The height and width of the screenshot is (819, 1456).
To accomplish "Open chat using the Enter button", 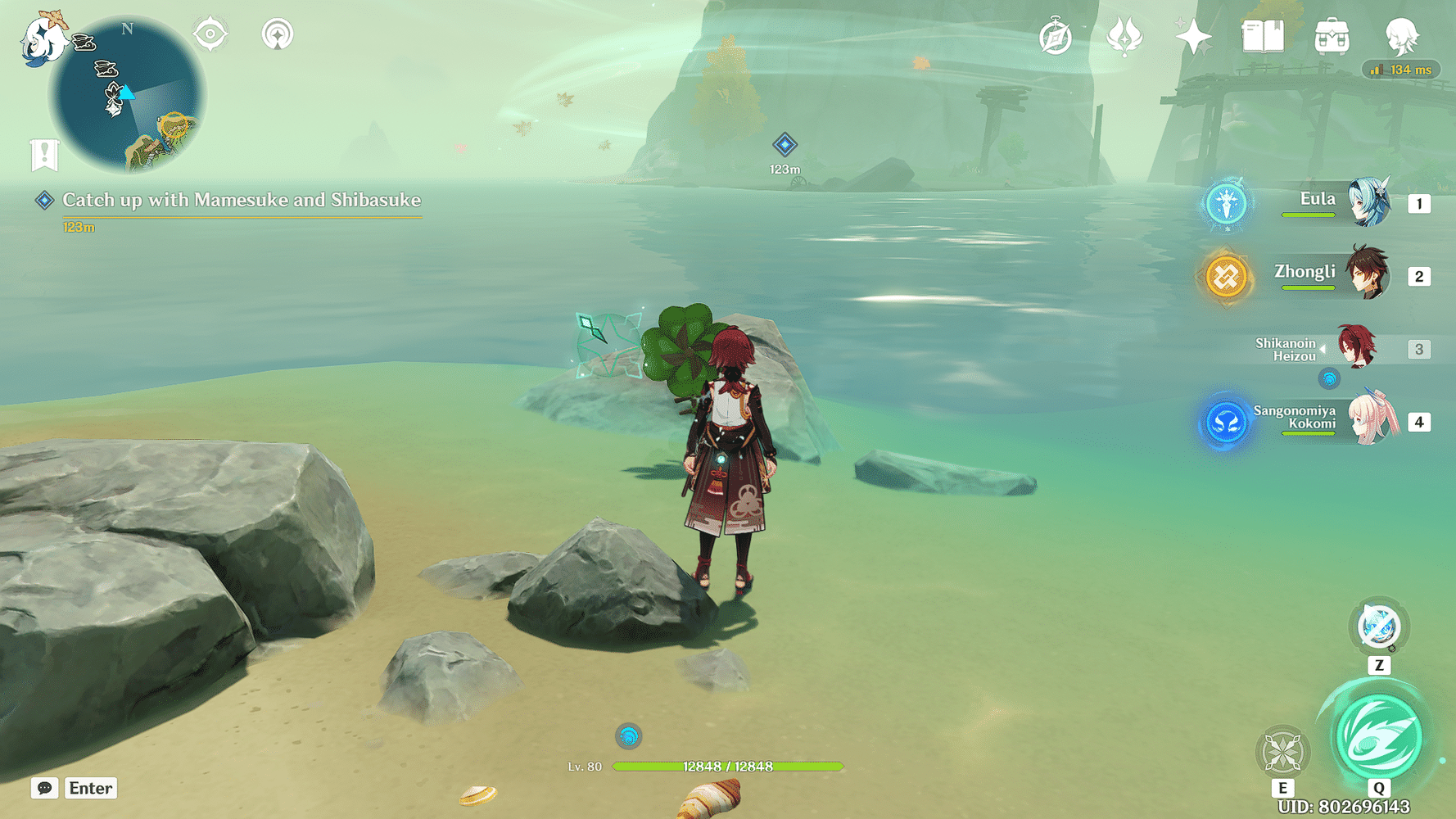I will (x=90, y=788).
